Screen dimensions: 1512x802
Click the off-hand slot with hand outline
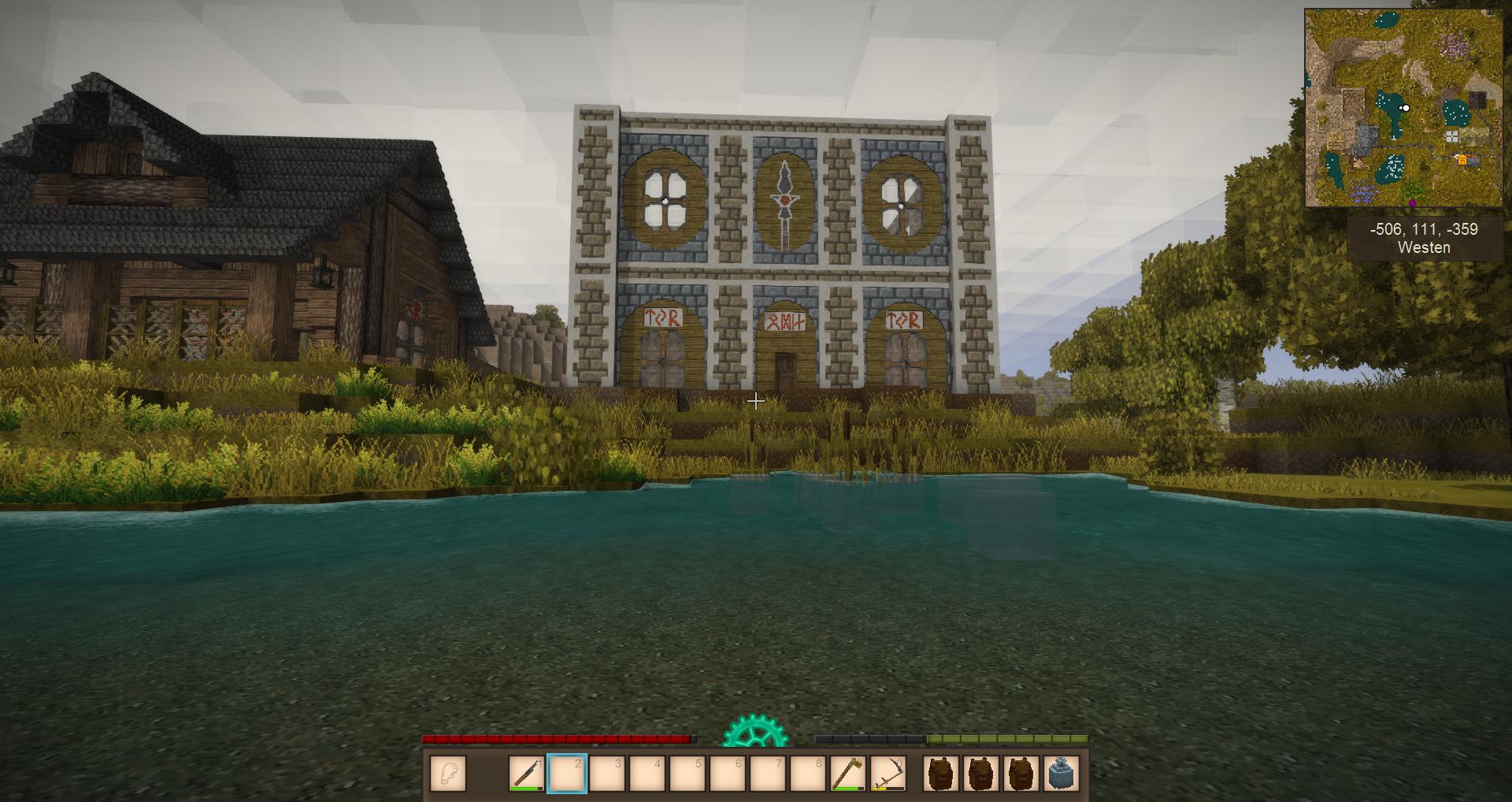tap(447, 773)
